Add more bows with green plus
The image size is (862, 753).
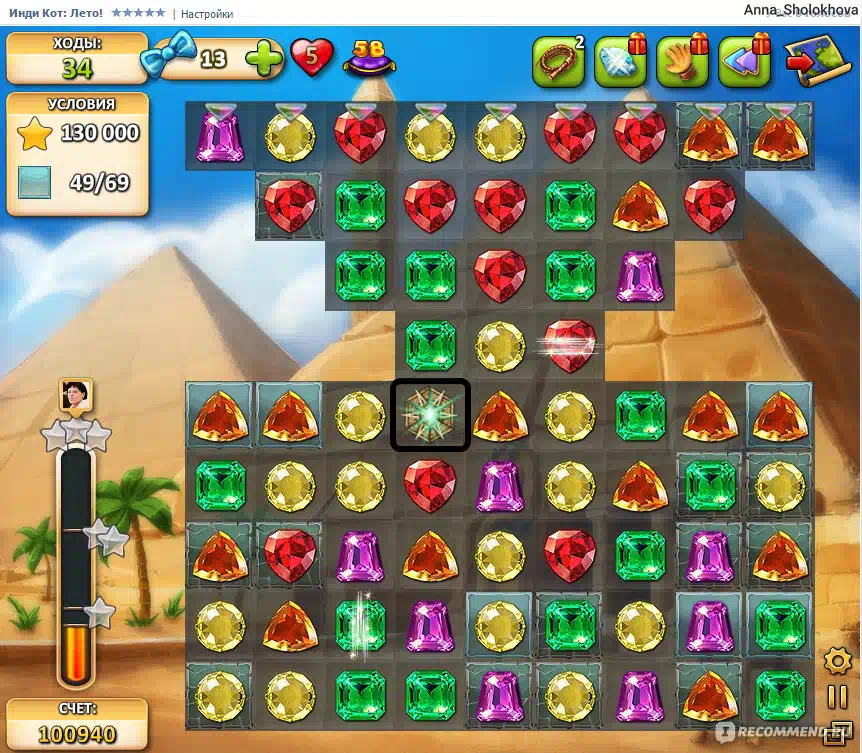coord(264,59)
